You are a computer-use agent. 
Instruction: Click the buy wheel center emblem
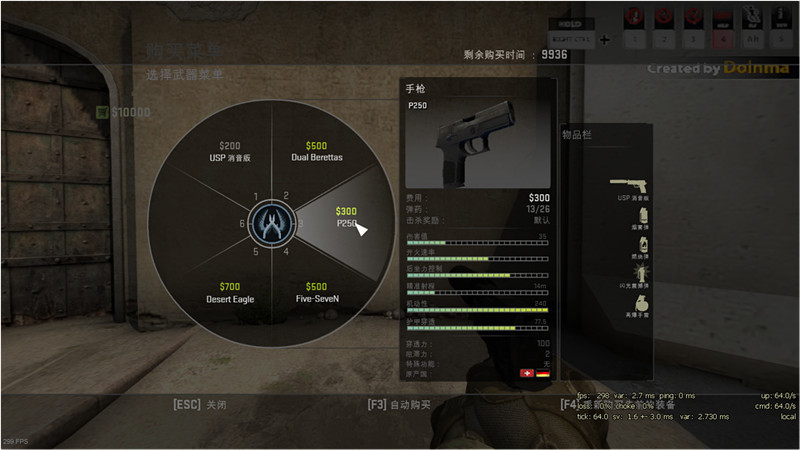270,221
